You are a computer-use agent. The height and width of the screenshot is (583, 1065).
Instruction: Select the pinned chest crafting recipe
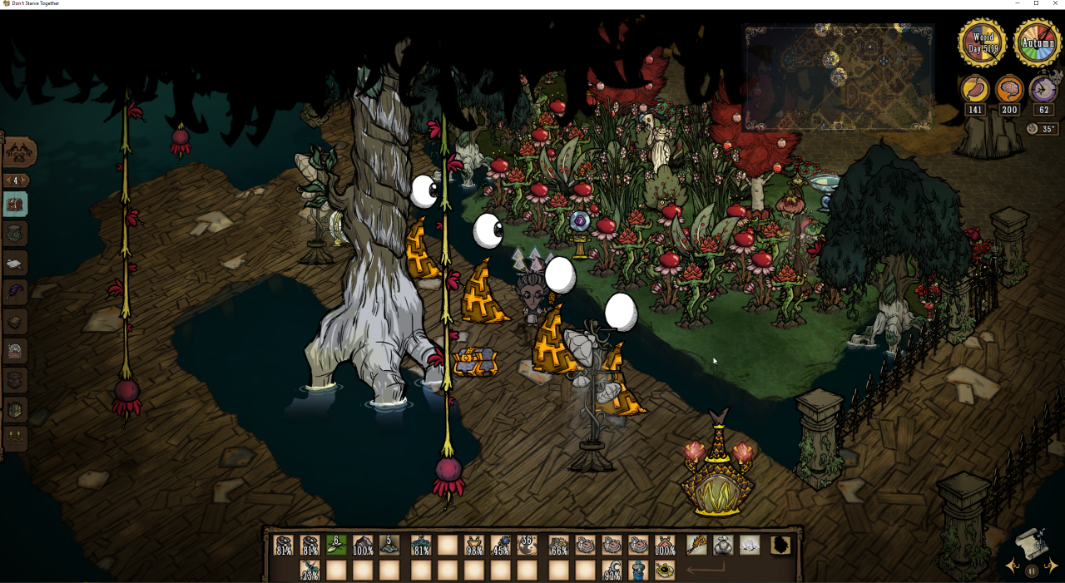pyautogui.click(x=16, y=205)
